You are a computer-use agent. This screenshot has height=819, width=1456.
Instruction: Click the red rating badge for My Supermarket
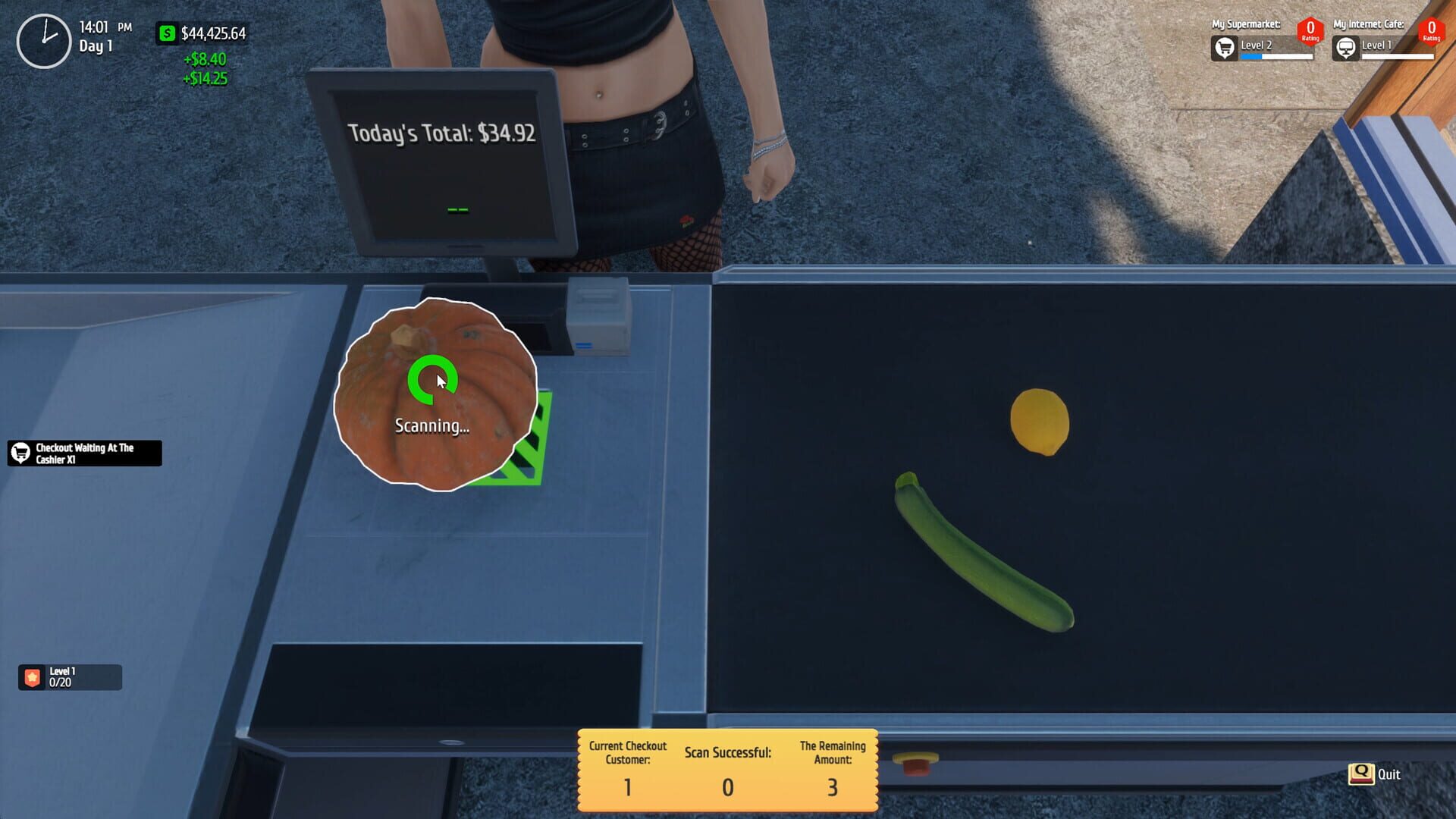1311,31
